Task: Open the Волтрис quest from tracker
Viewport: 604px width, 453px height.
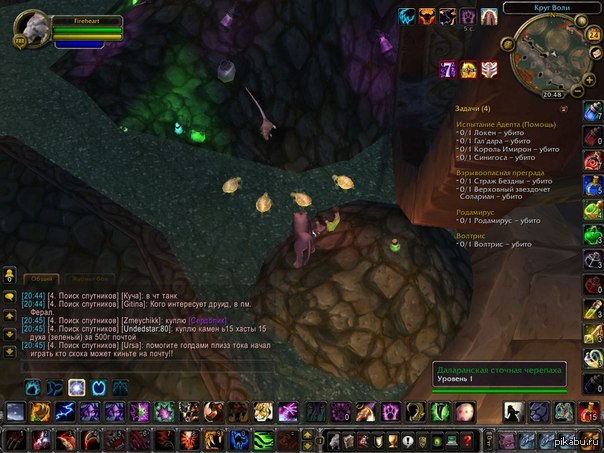Action: tap(476, 235)
